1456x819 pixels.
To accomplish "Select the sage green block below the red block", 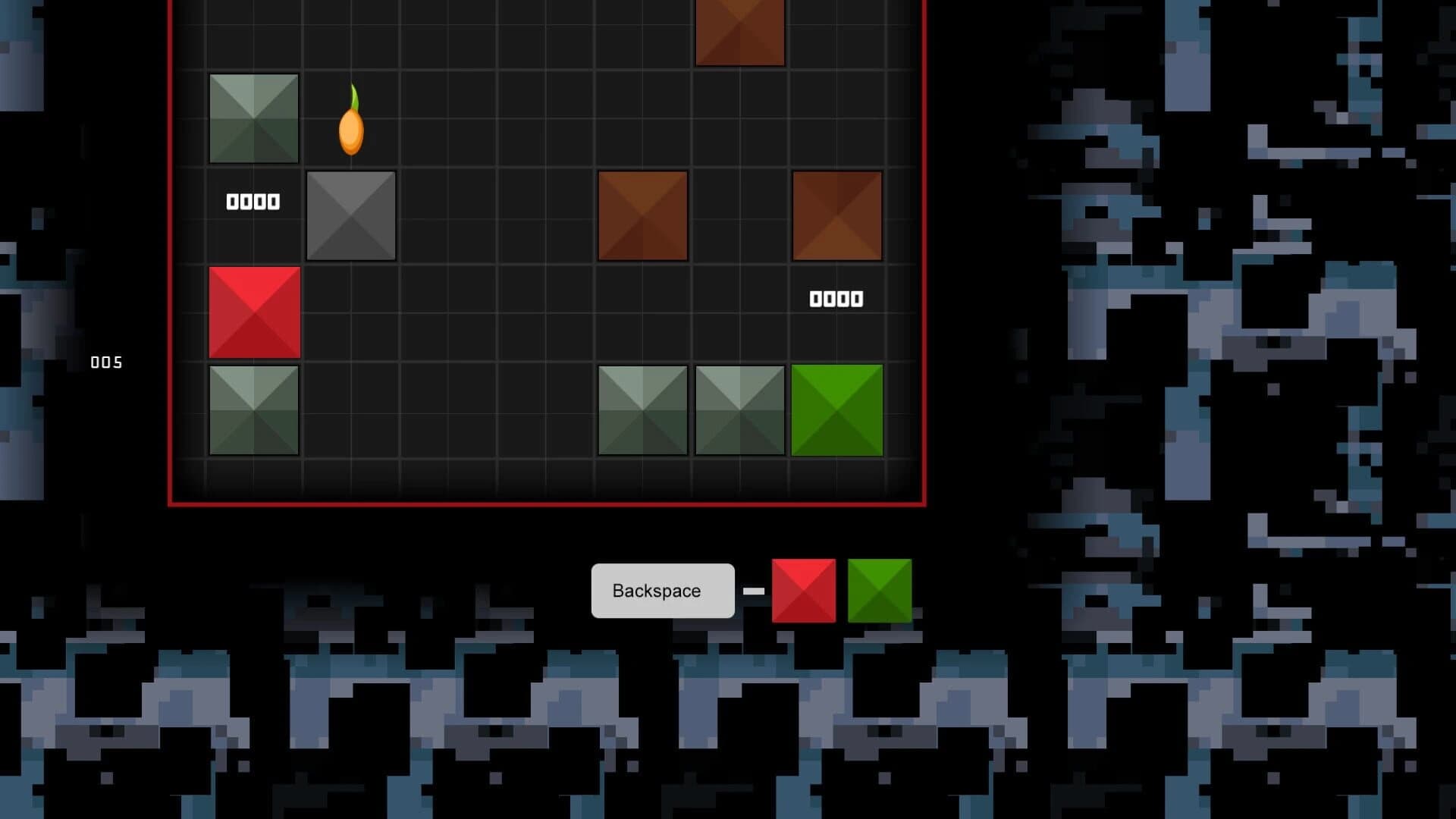I will click(x=254, y=409).
